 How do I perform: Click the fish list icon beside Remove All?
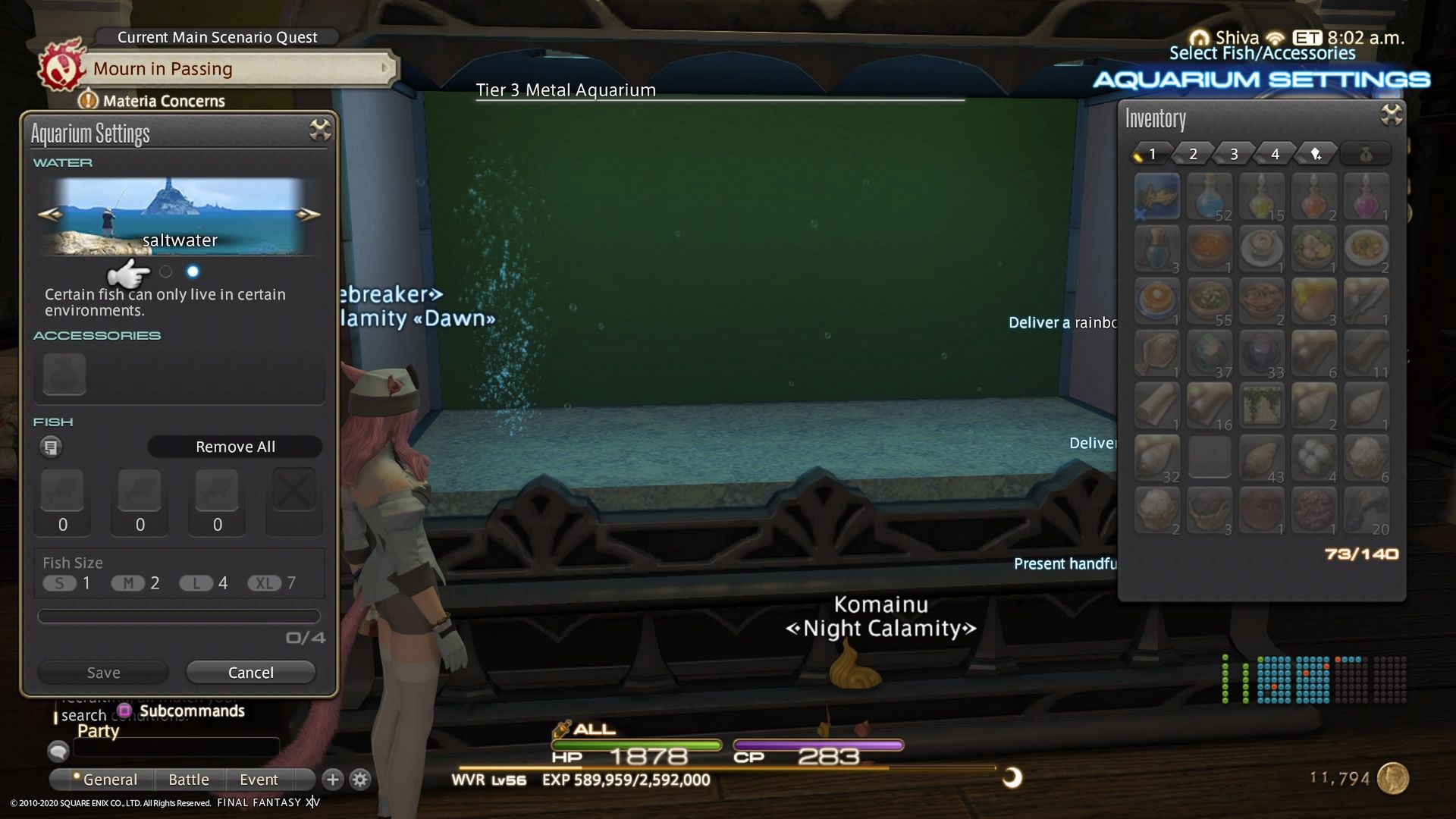point(51,447)
